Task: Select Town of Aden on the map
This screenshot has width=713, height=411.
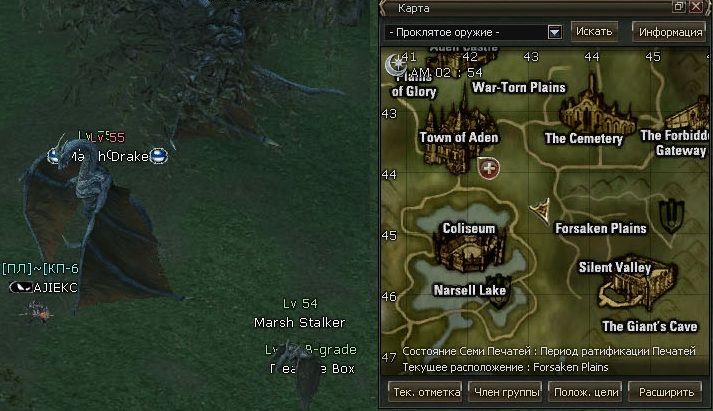Action: (458, 137)
